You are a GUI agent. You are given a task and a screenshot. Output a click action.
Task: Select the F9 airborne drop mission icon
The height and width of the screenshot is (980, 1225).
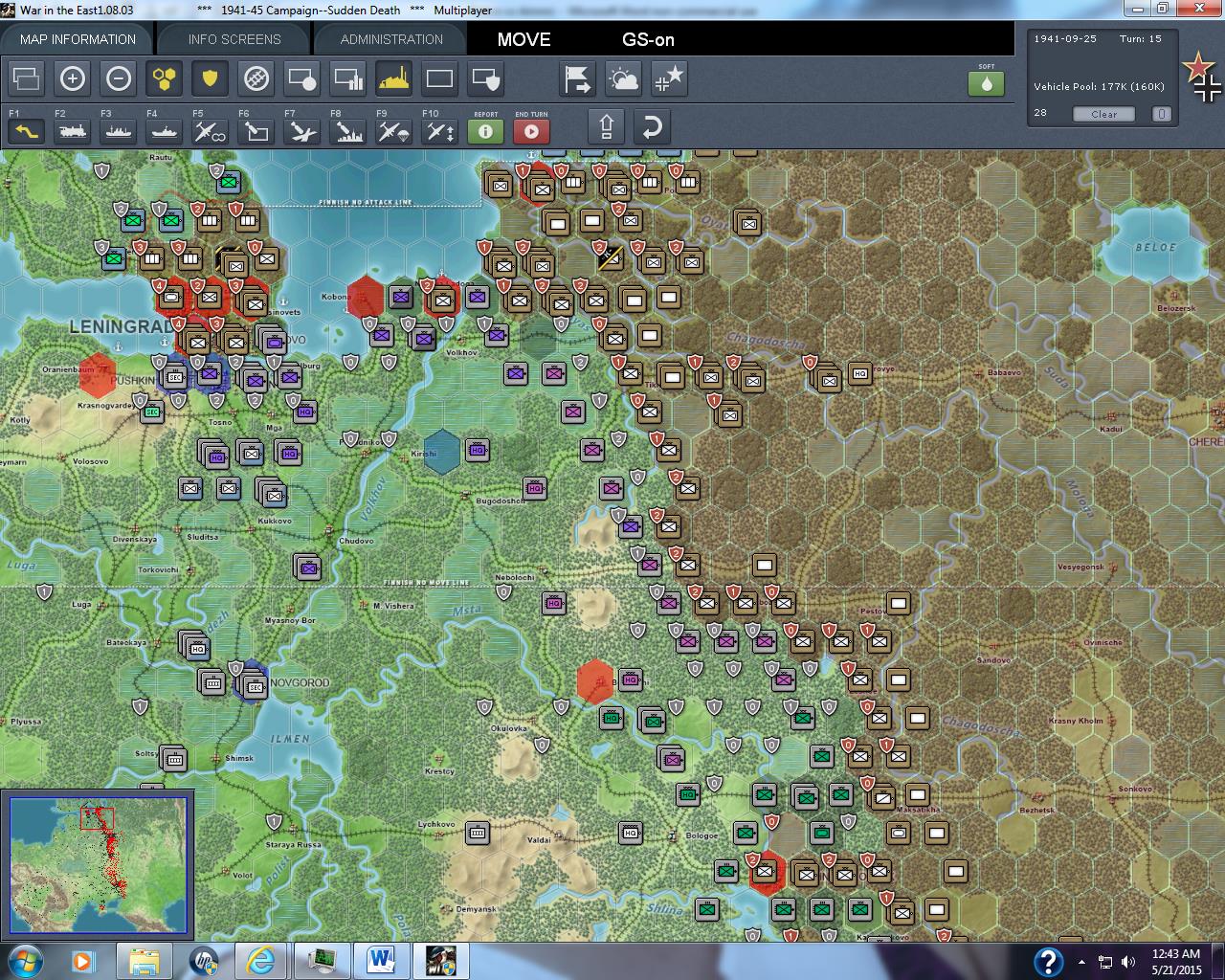[392, 131]
